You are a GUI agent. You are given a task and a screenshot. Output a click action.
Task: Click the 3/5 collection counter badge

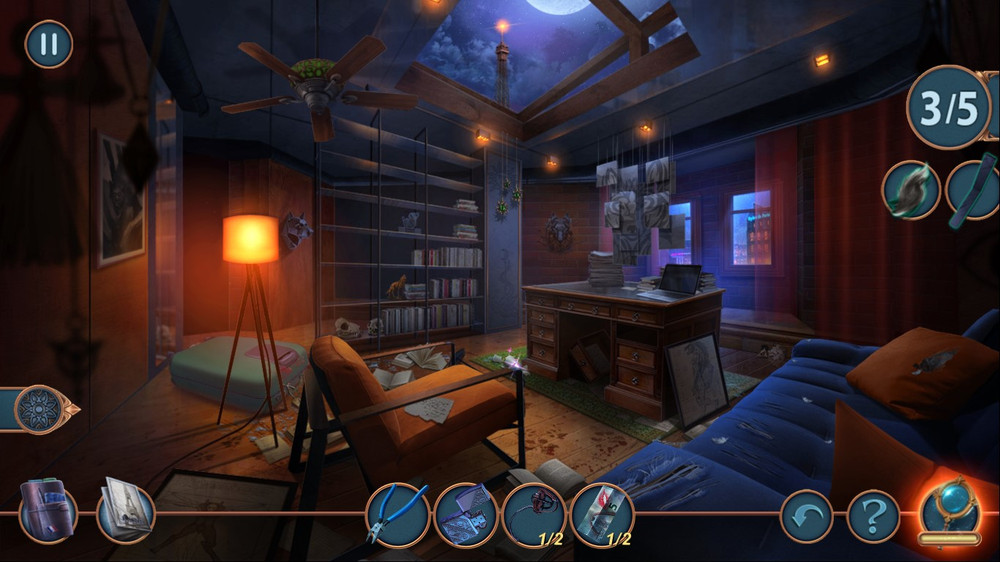tap(949, 108)
